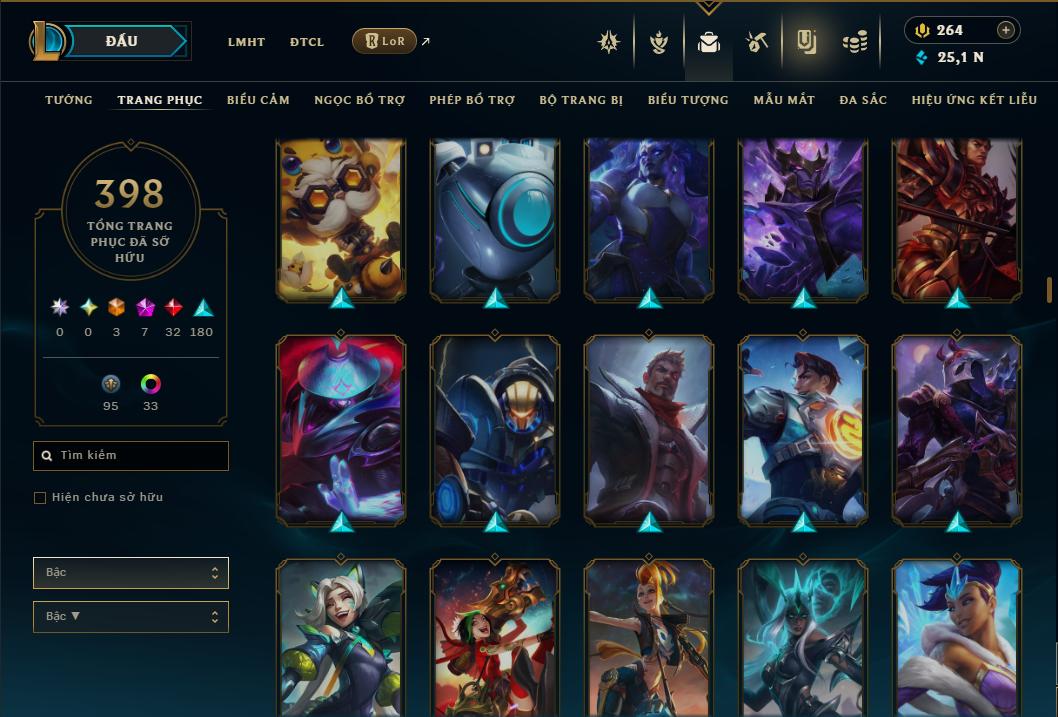Open the BIỂU CẢM emotes tab

tap(258, 100)
